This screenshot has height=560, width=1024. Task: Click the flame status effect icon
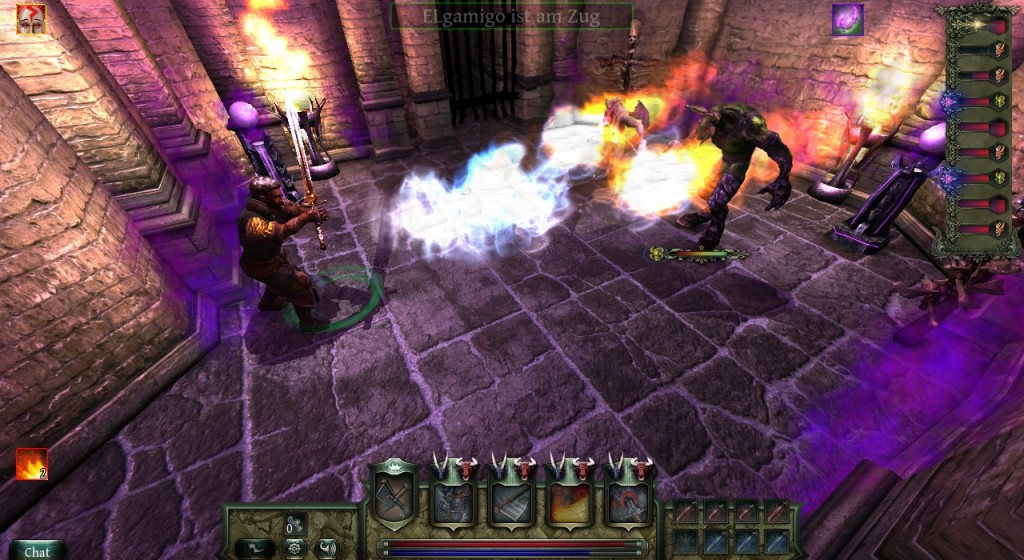31,464
